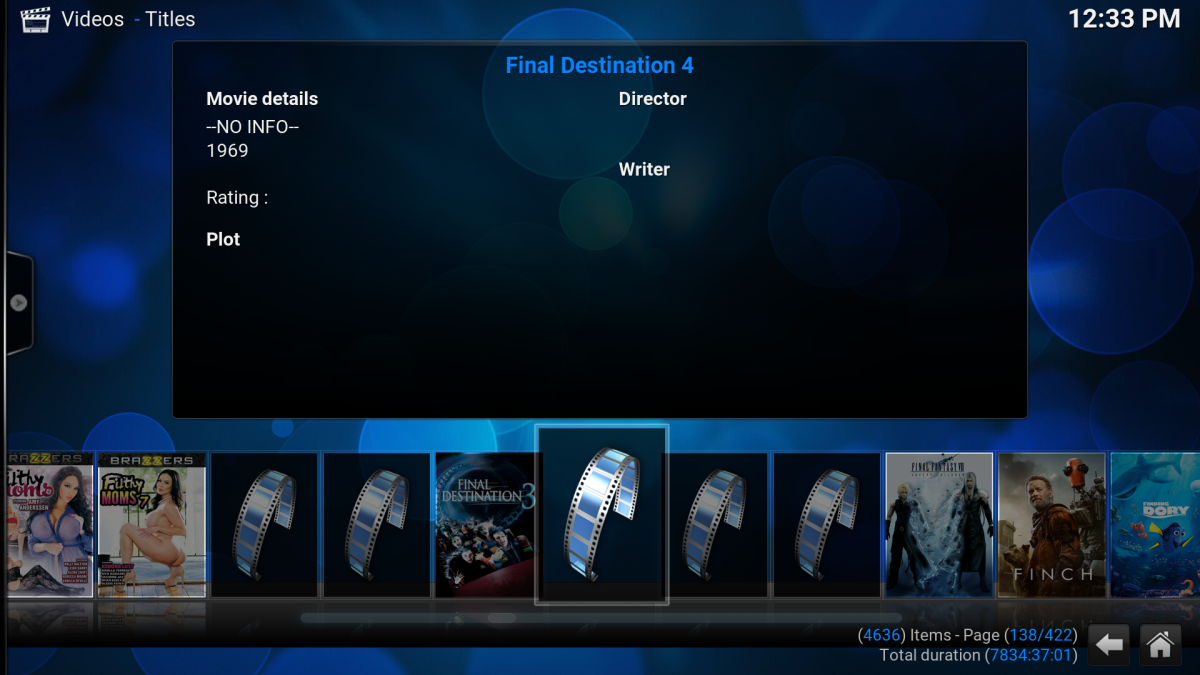Open the highlighted Final Destination 4 thumbnail
The height and width of the screenshot is (675, 1200).
[x=601, y=514]
